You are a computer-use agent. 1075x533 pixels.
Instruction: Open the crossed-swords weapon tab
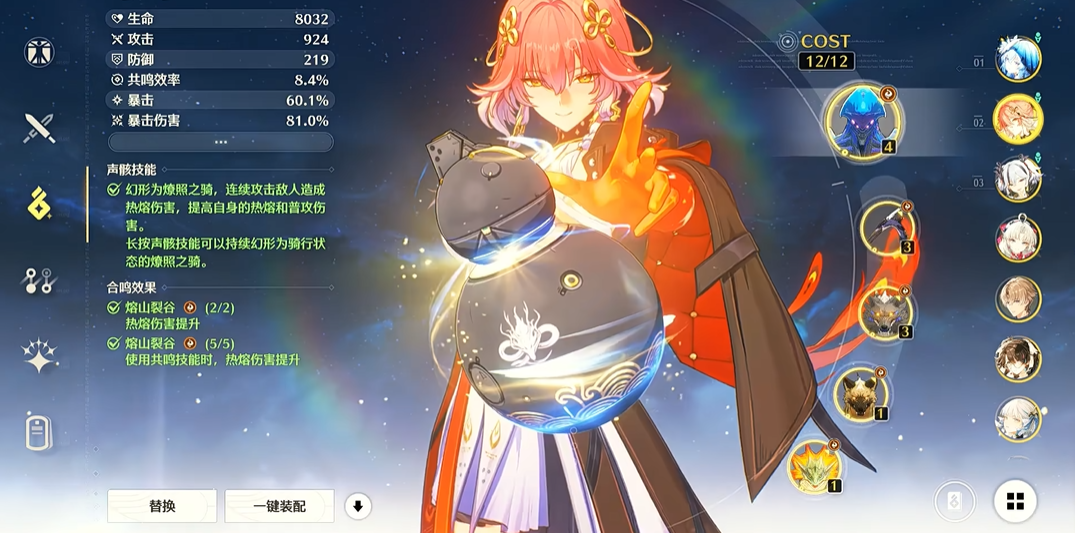click(x=40, y=127)
